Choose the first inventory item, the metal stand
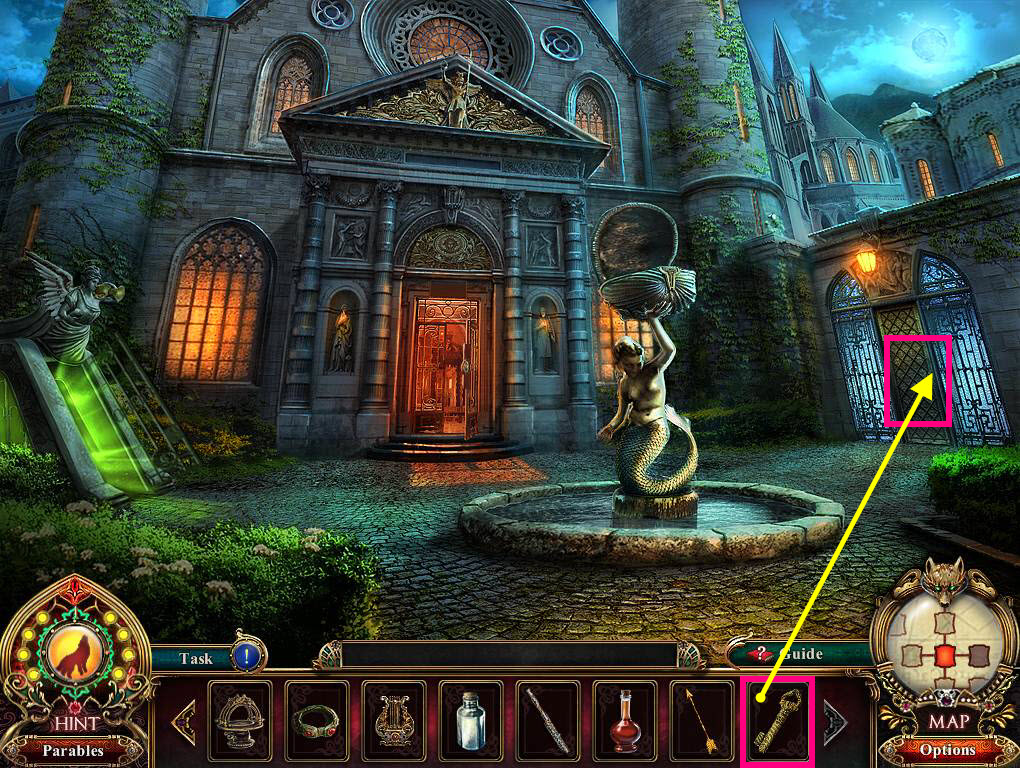Viewport: 1020px width, 768px height. (x=240, y=720)
